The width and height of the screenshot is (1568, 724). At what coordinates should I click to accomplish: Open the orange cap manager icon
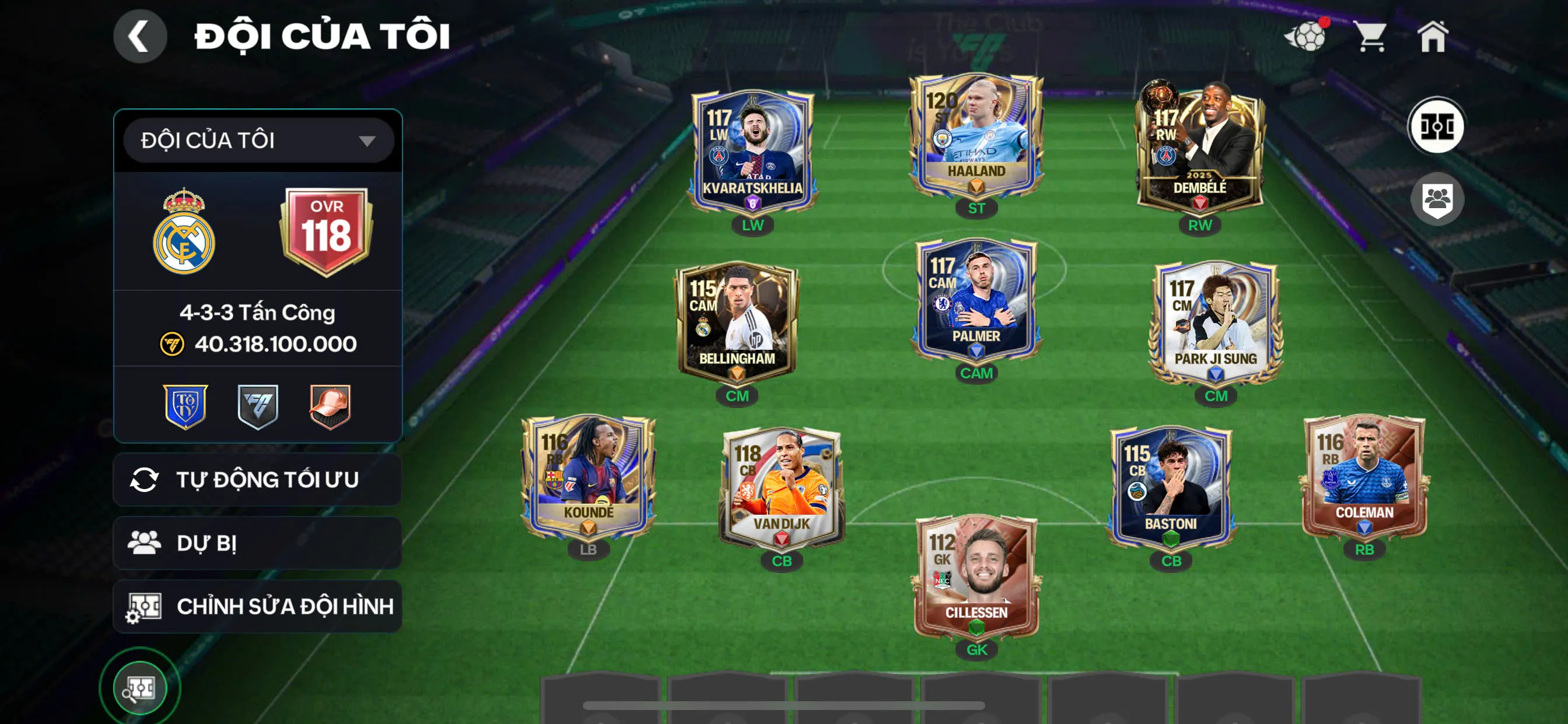coord(330,406)
